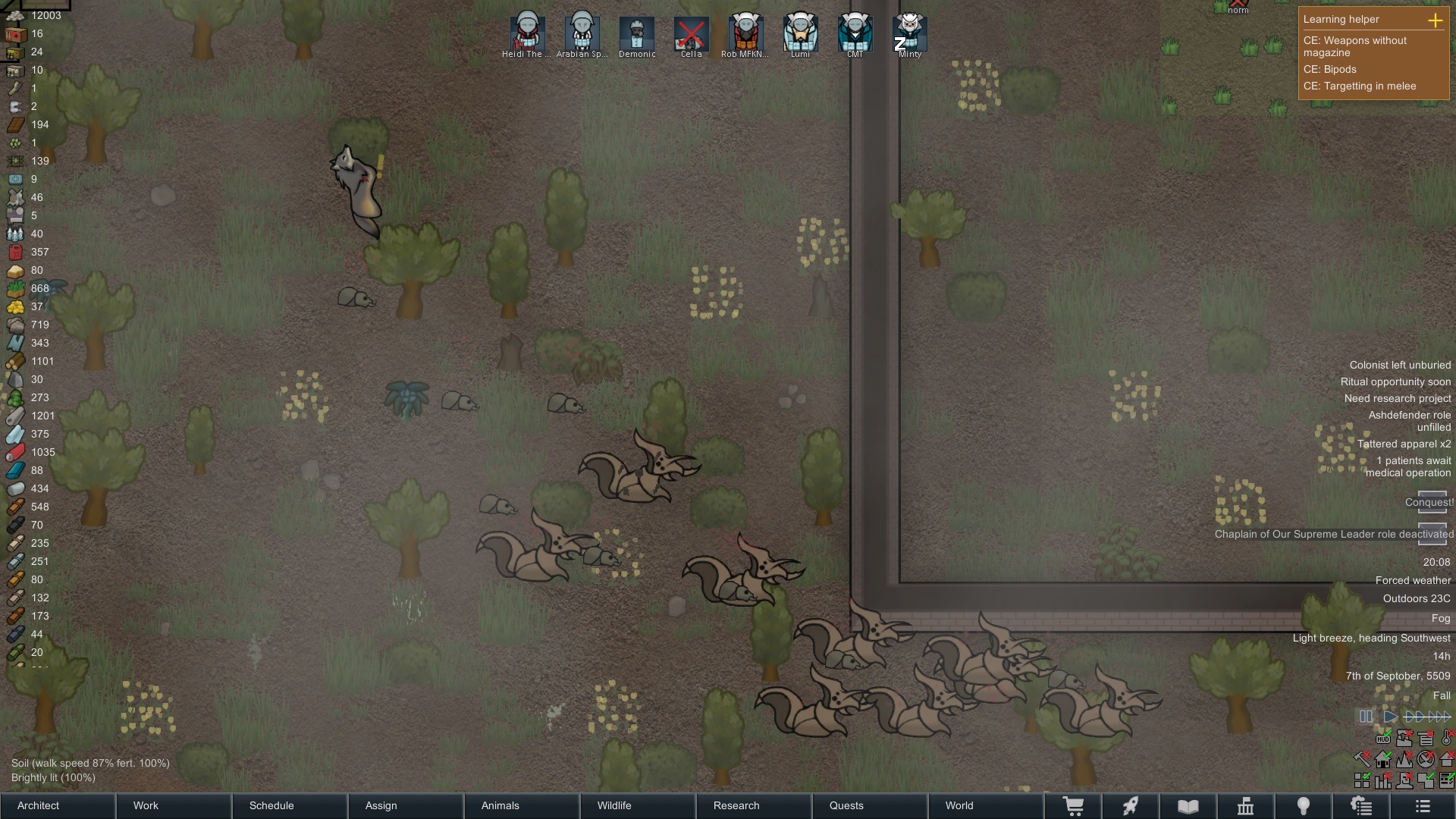
Task: Open the Research menu
Action: pyautogui.click(x=736, y=805)
